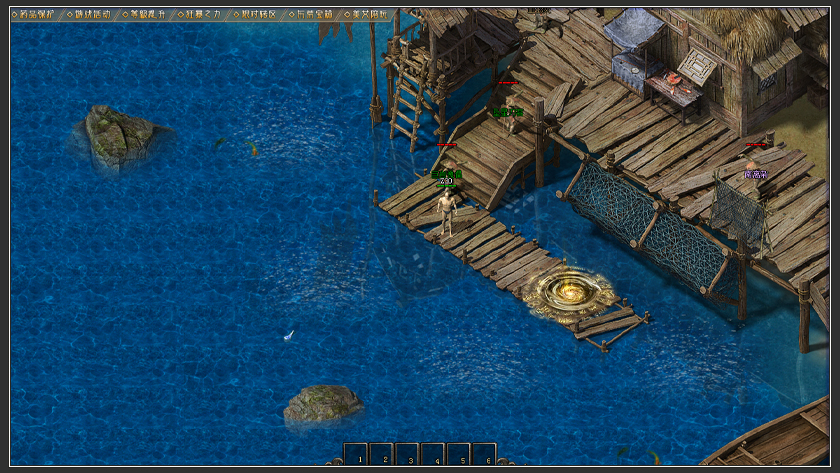Select hotbar slot numbered 6

(484, 455)
